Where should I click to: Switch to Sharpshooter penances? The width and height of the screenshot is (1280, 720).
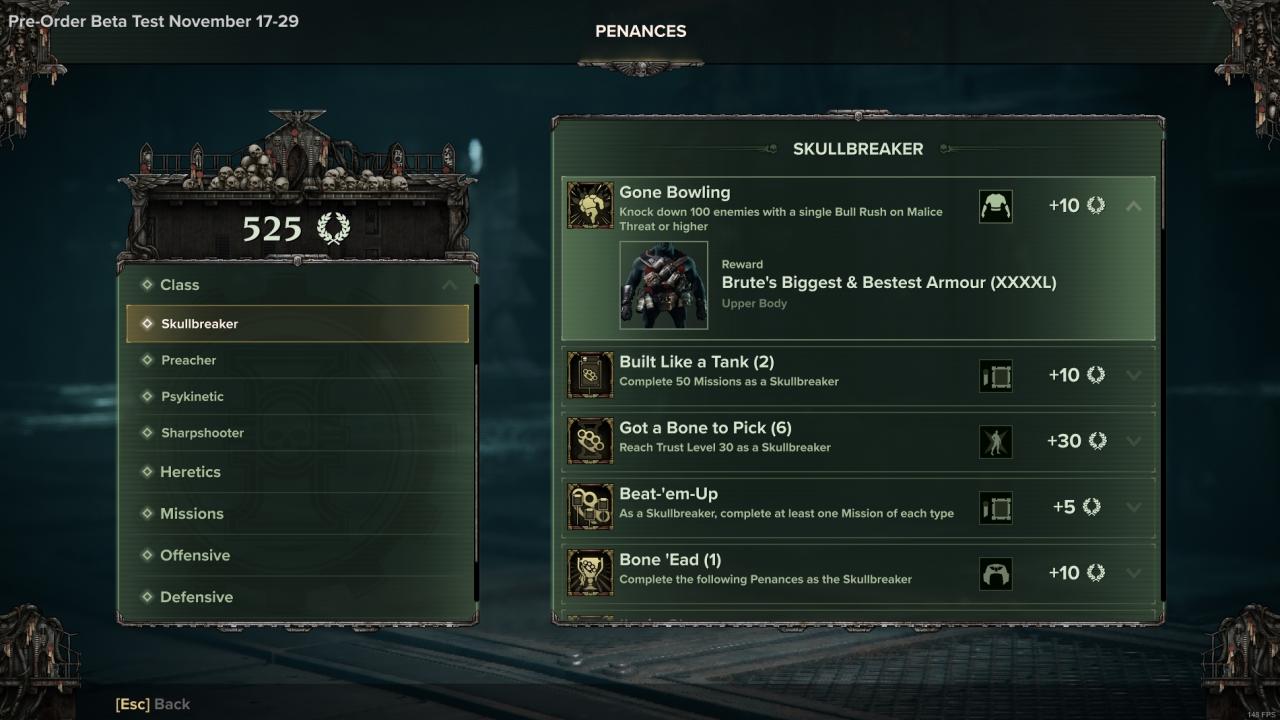297,433
